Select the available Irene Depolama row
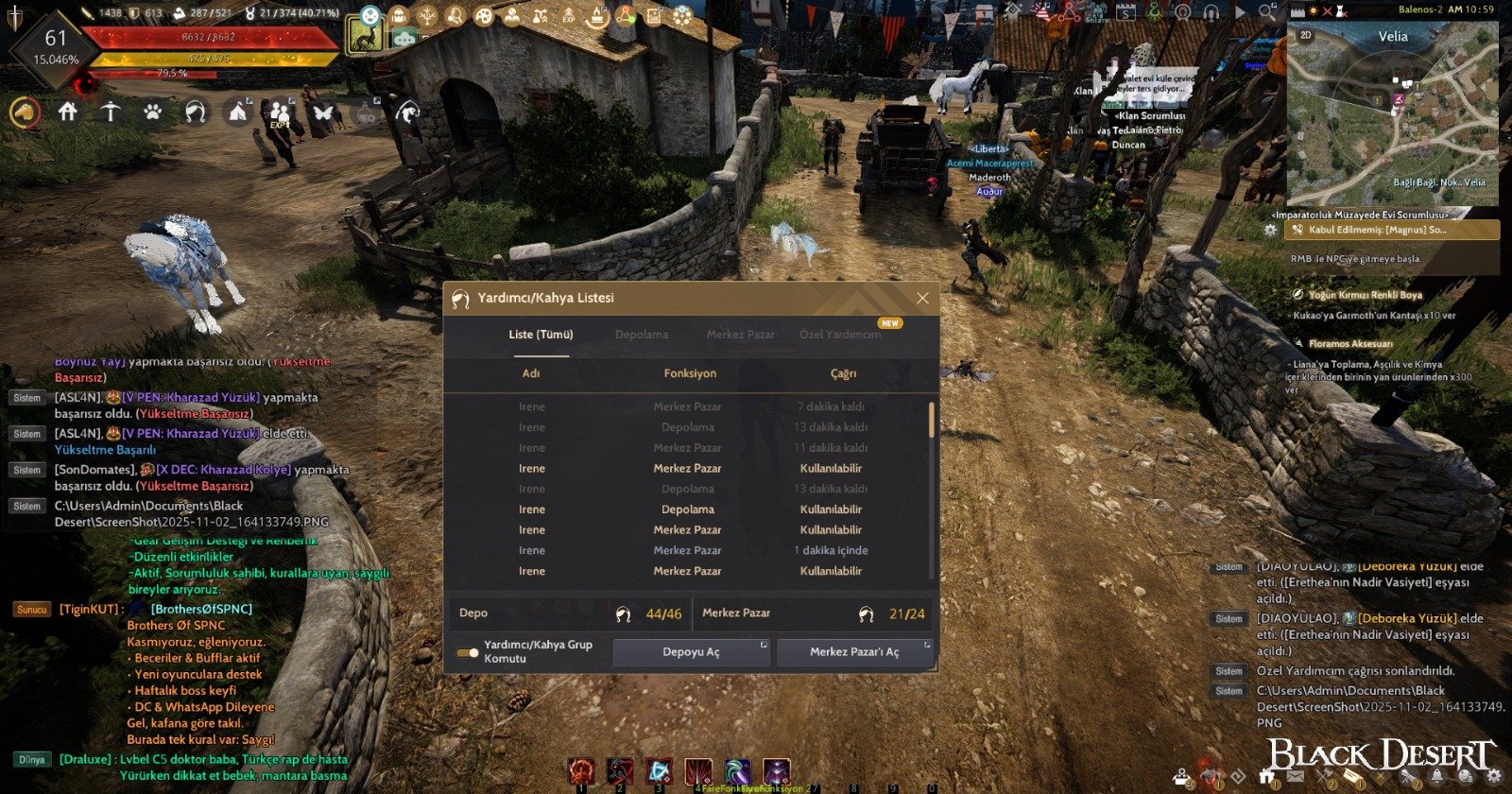 coord(687,509)
